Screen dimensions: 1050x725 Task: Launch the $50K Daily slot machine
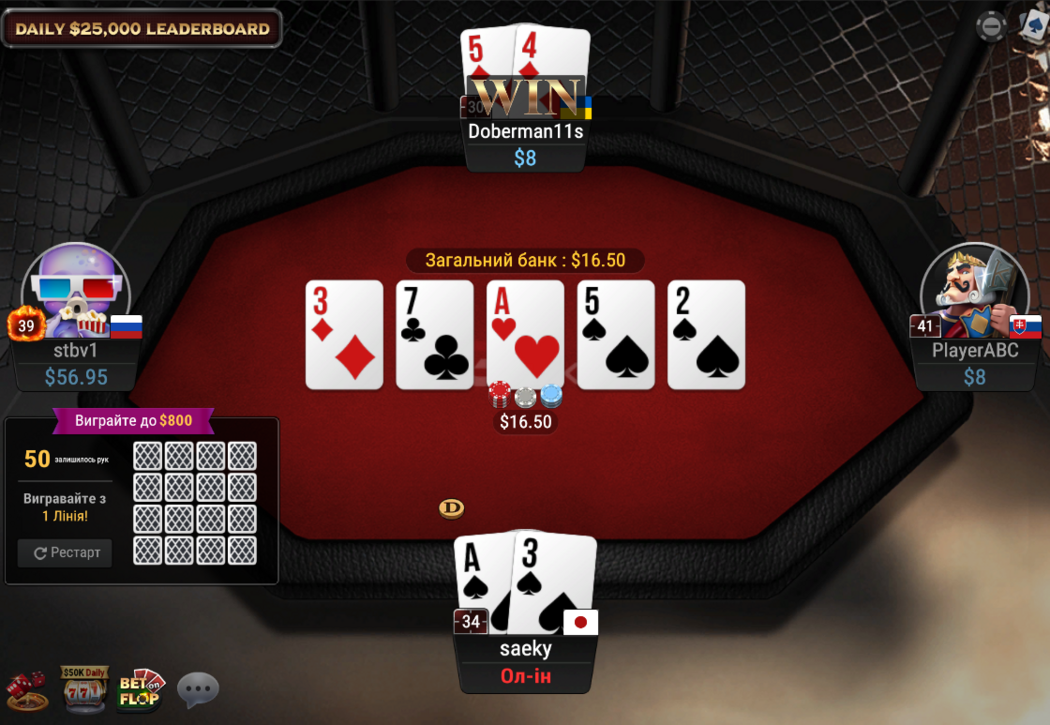pyautogui.click(x=84, y=688)
